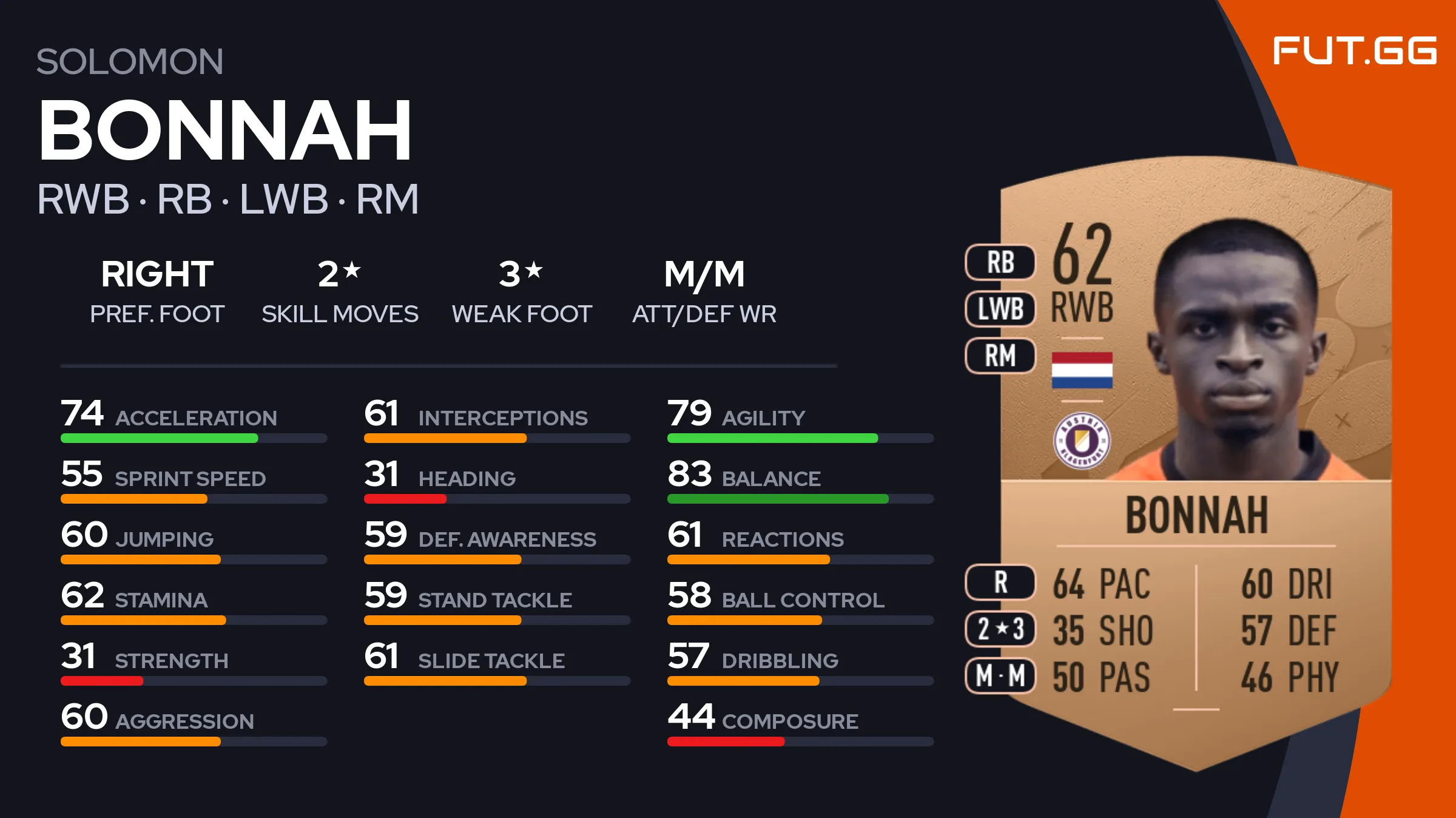Choose the RM alternate position badge

[x=1000, y=356]
